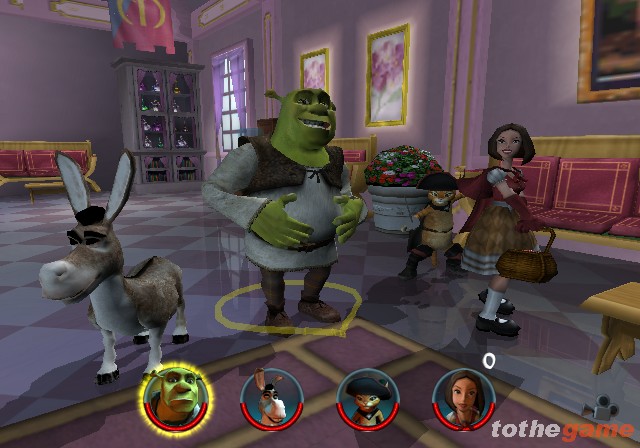Choose the Puss in Boots portrait
This screenshot has height=448, width=640.
coord(366,398)
